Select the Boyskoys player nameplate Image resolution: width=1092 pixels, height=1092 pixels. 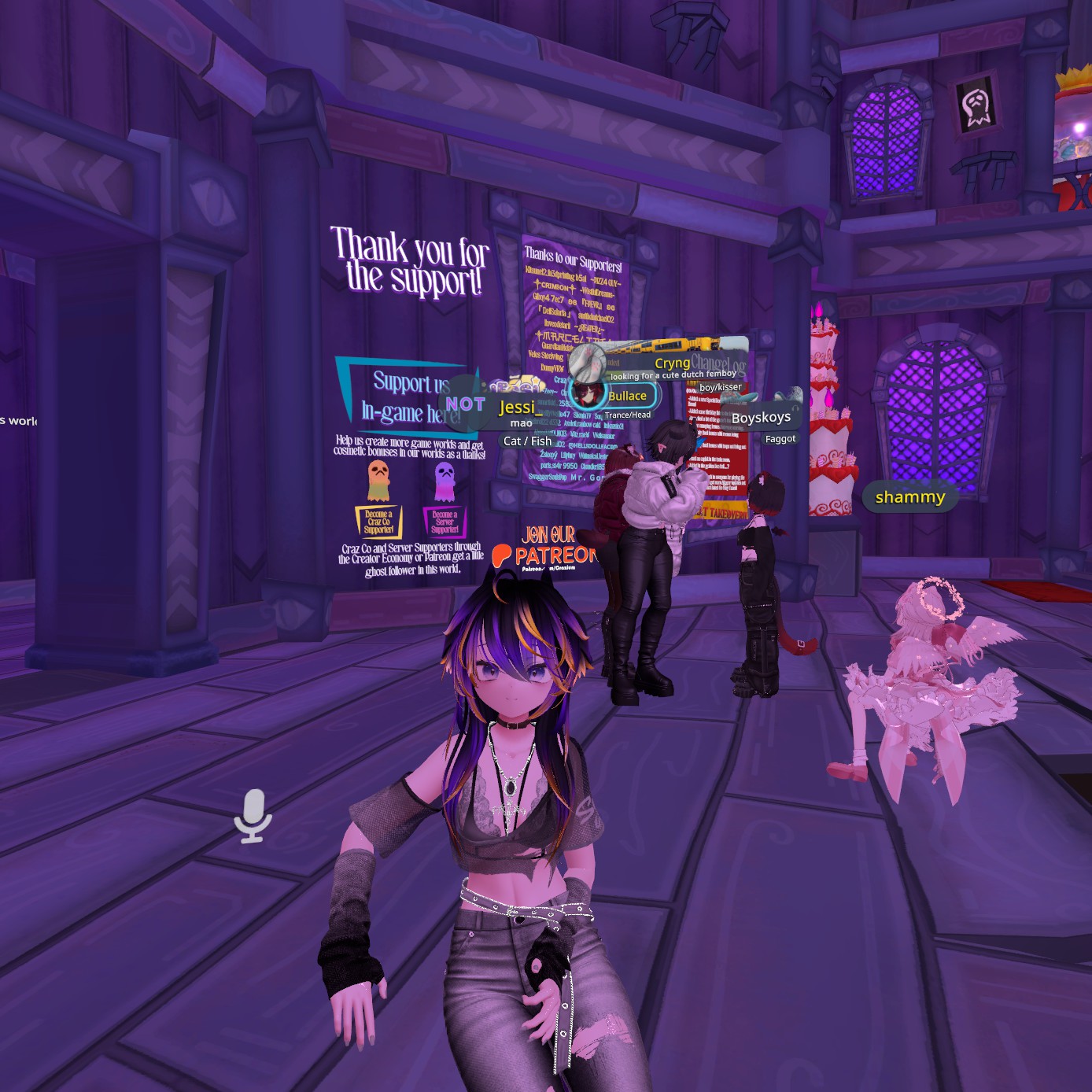coord(760,418)
